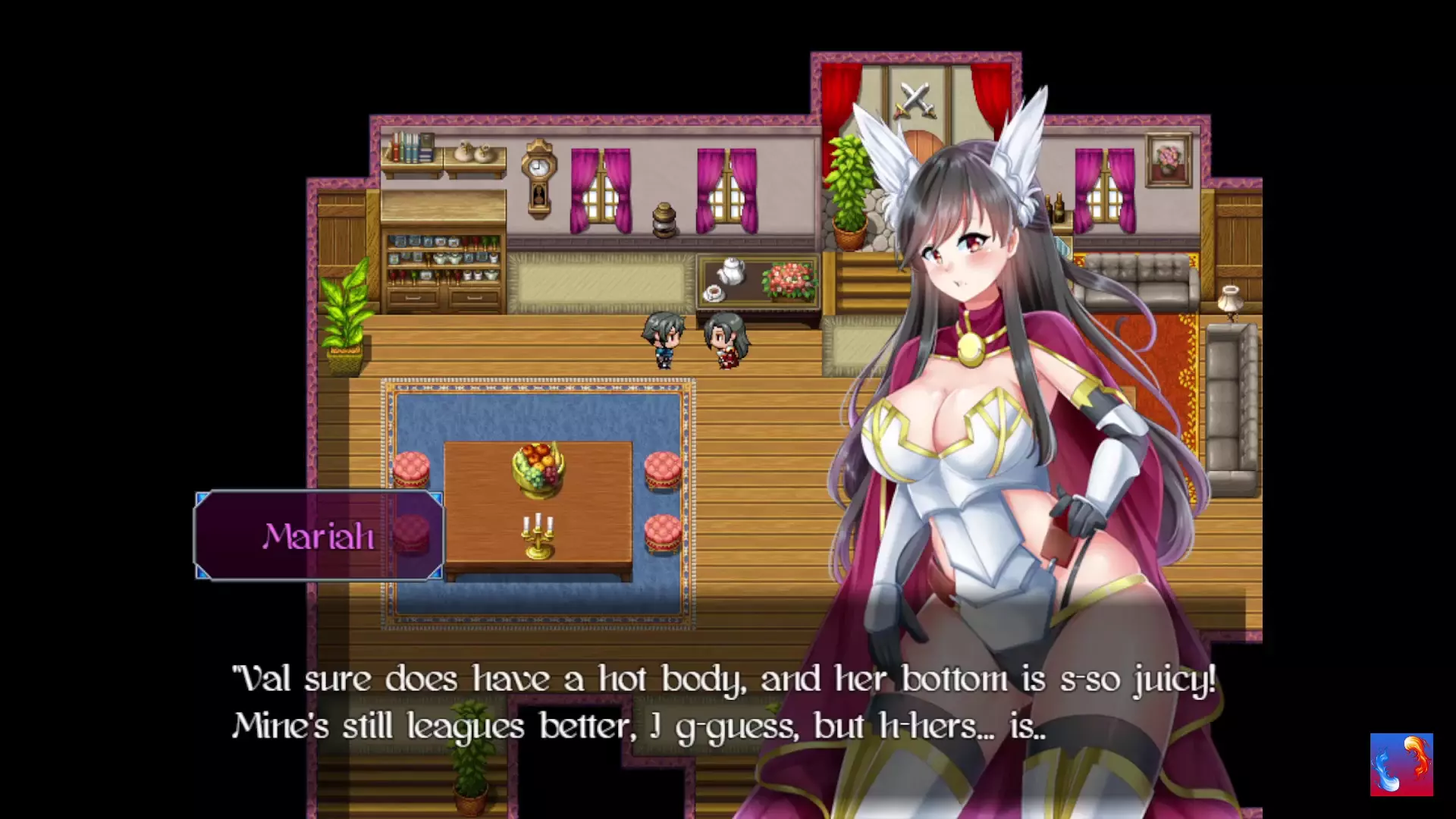Click the fire and water channel watermark
Viewport: 1456px width, 819px height.
click(x=1401, y=764)
